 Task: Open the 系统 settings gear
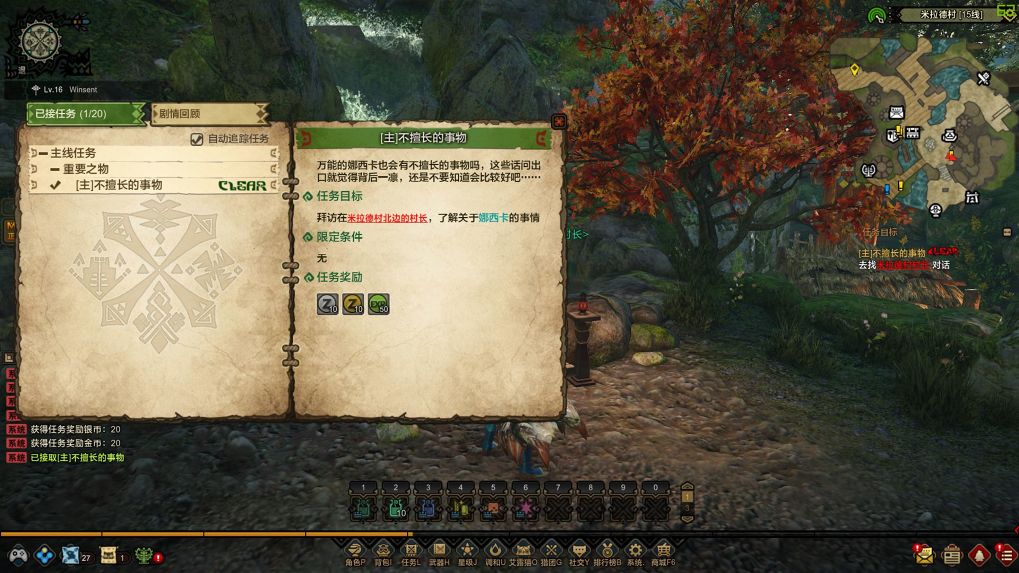click(635, 549)
